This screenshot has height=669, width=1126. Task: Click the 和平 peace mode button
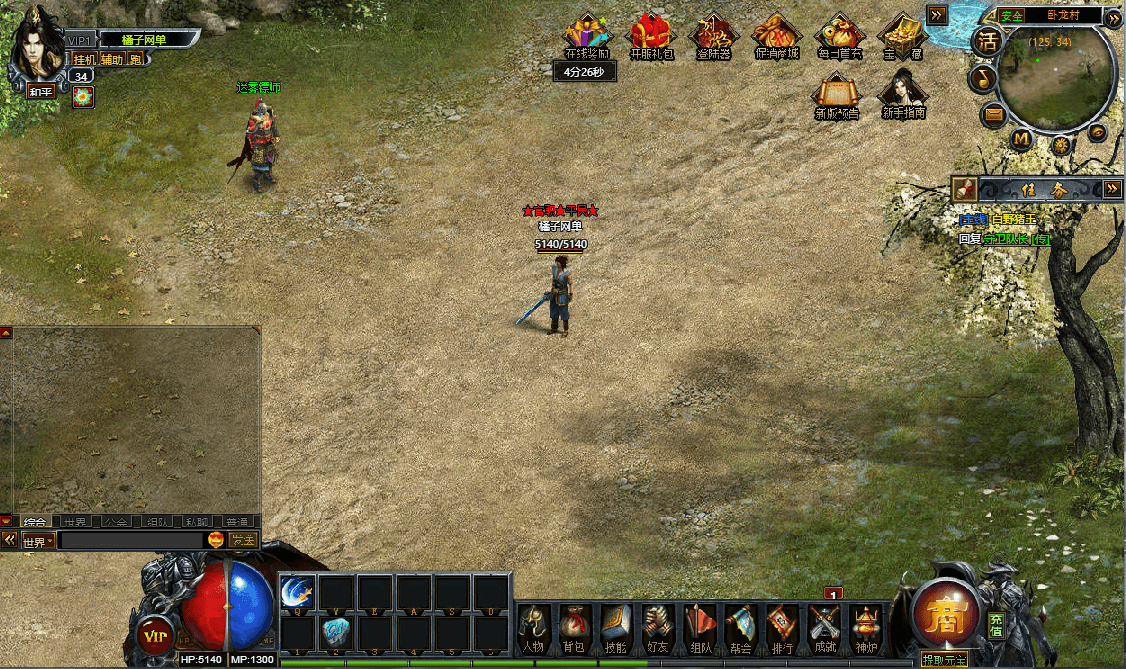pyautogui.click(x=42, y=90)
